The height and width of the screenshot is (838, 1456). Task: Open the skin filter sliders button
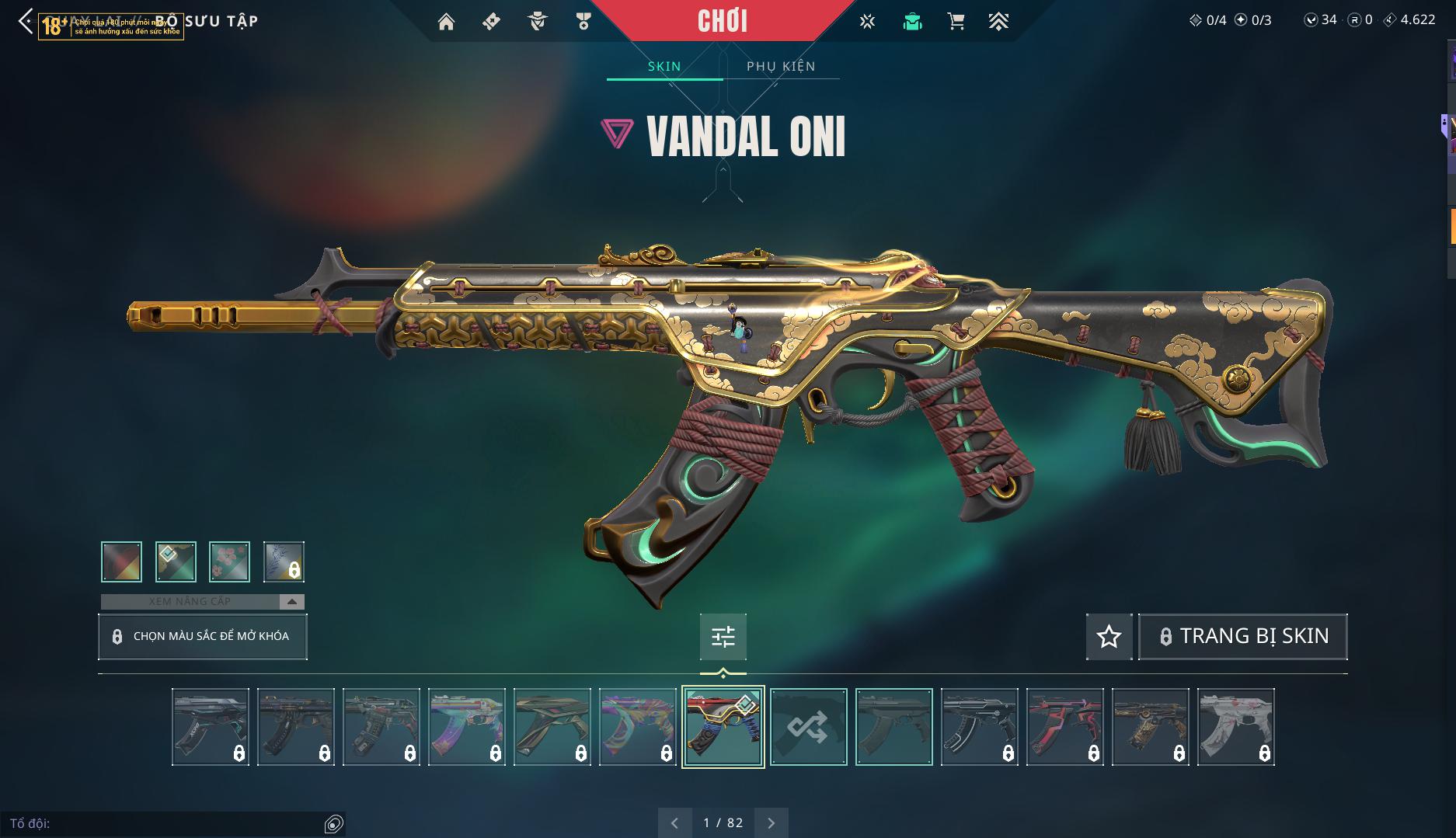click(723, 637)
